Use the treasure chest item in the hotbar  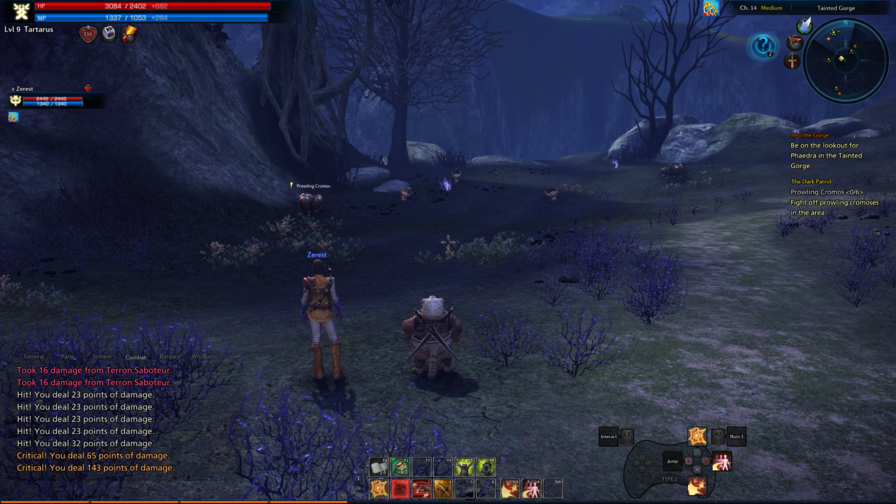(x=400, y=467)
